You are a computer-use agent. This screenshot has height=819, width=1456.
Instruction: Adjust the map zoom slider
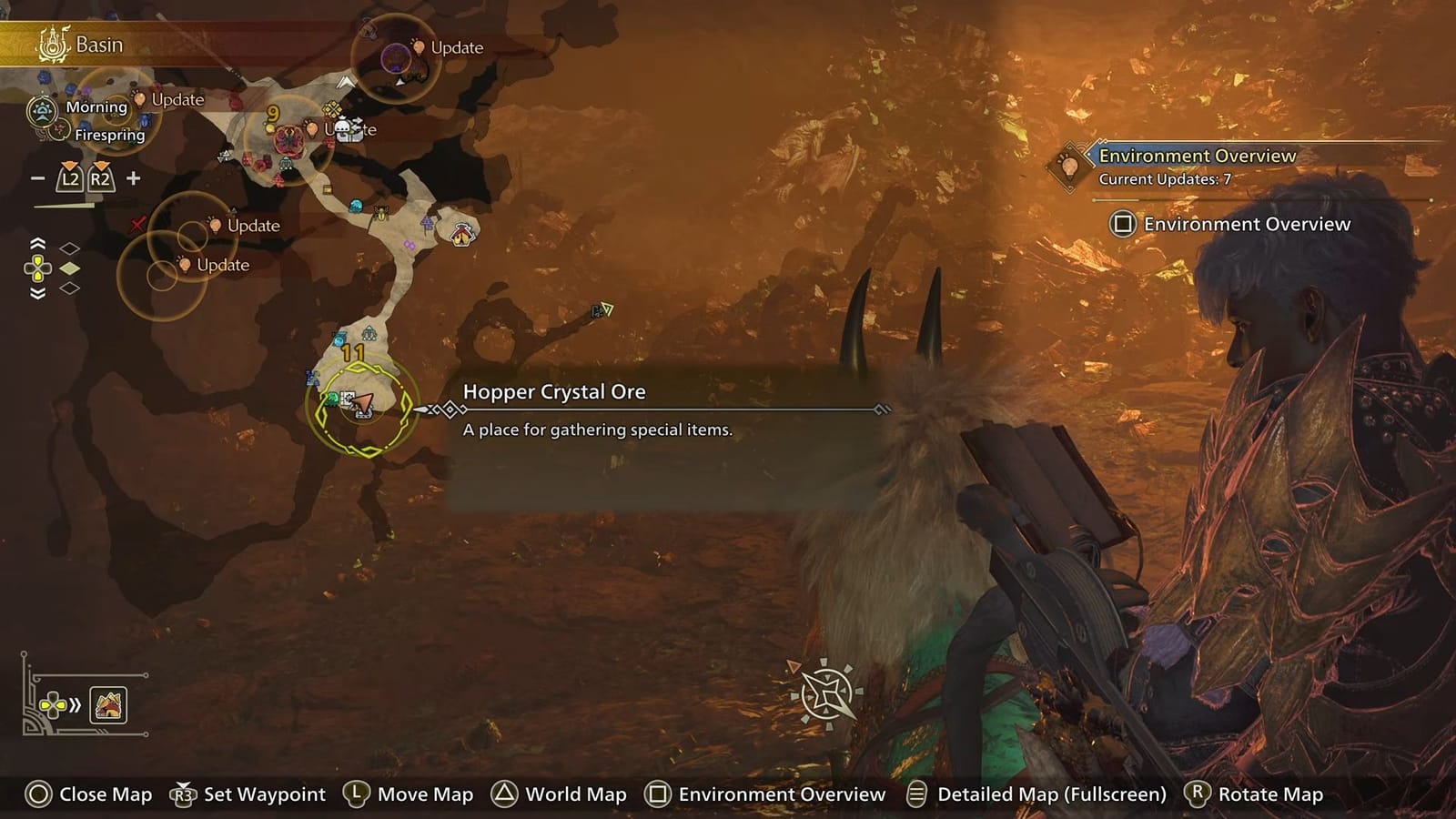click(x=64, y=205)
